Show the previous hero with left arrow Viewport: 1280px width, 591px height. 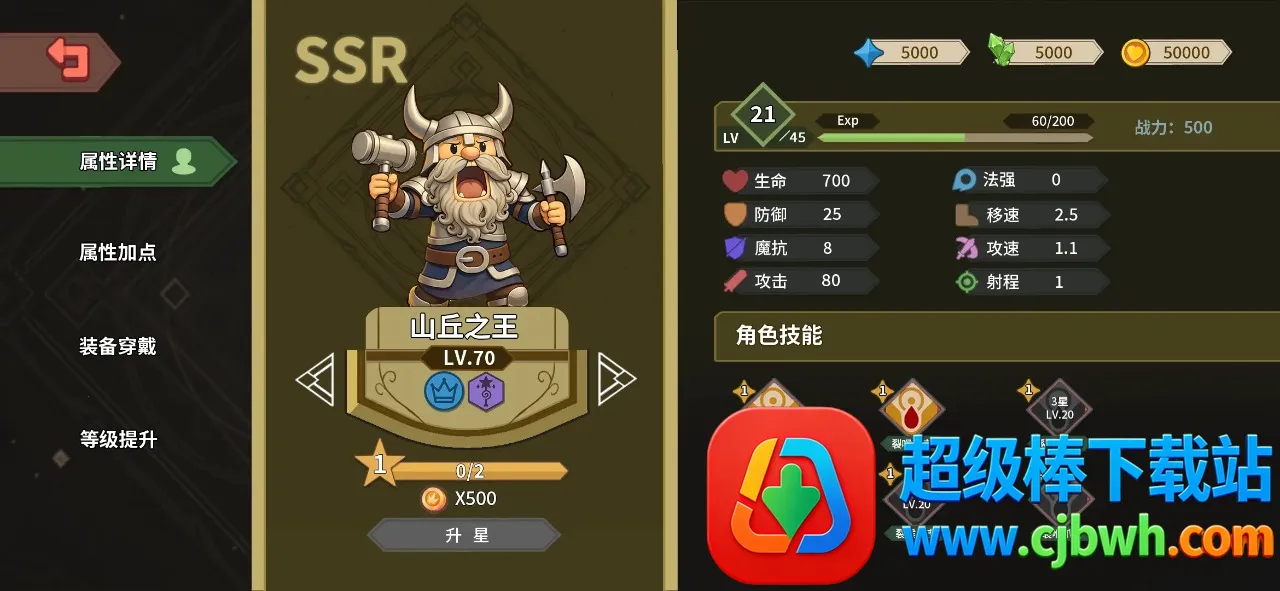[x=316, y=380]
